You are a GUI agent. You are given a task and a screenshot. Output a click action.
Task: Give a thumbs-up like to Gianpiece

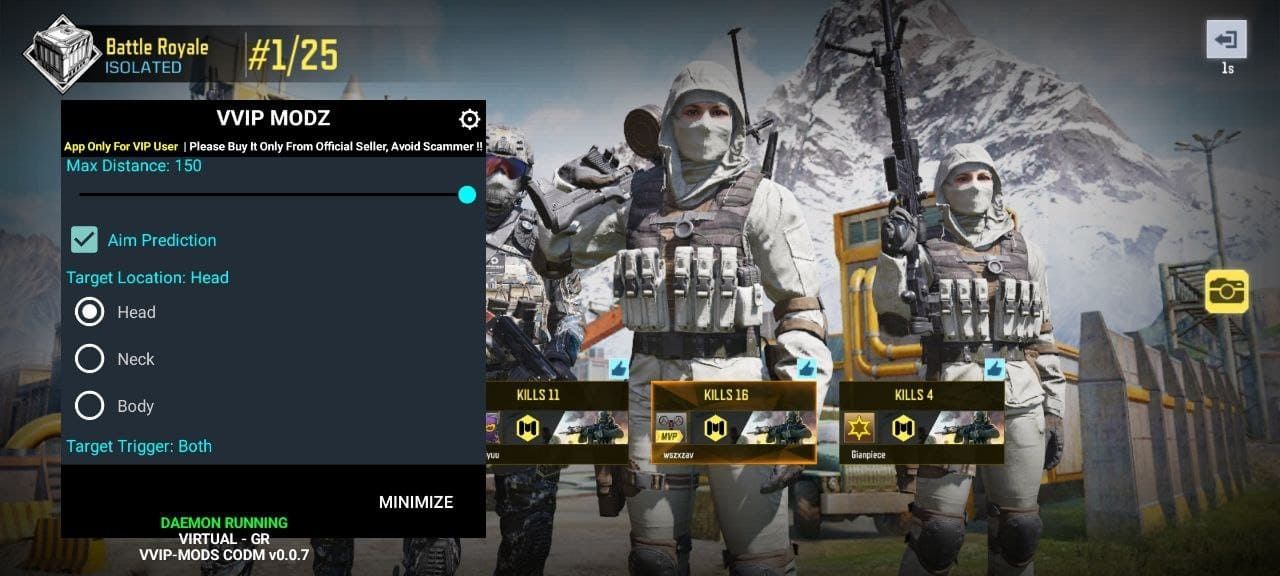pos(994,369)
